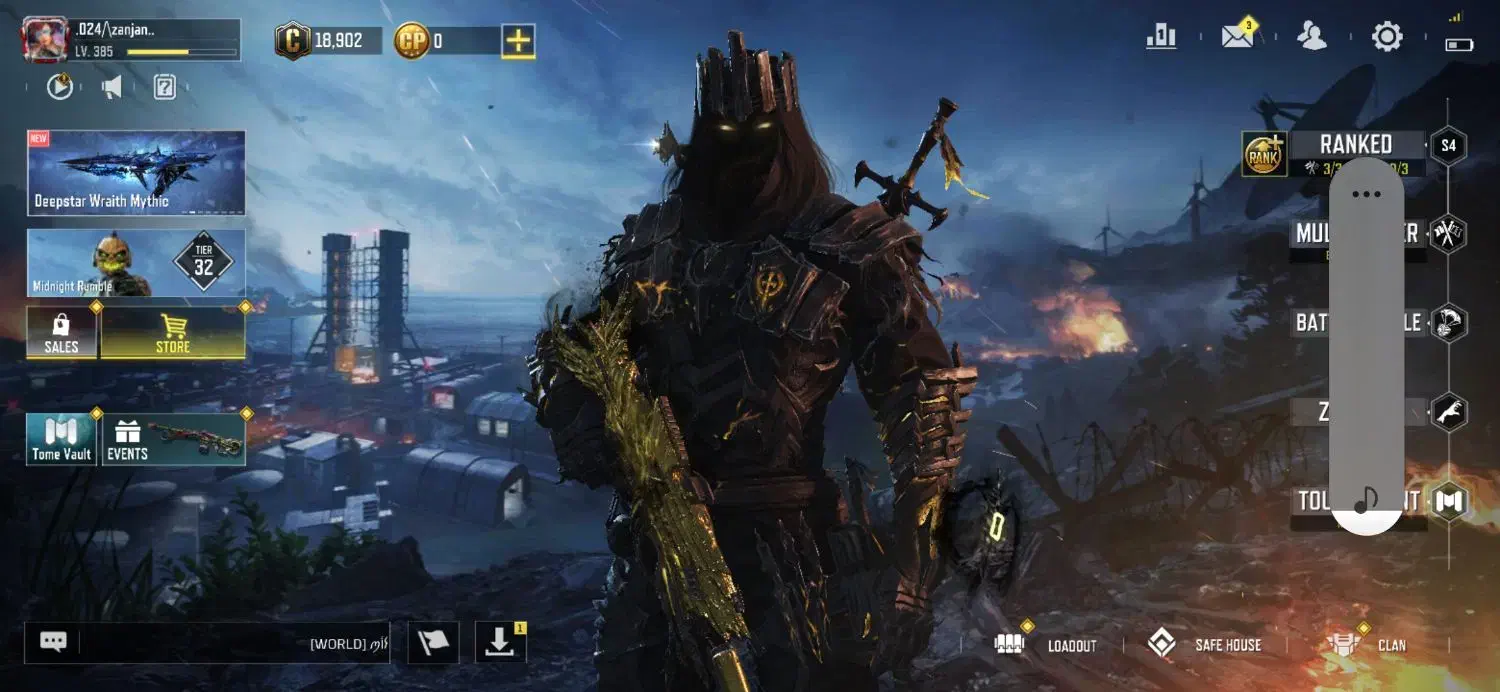The image size is (1500, 692).
Task: Enter the Store
Action: [173, 333]
